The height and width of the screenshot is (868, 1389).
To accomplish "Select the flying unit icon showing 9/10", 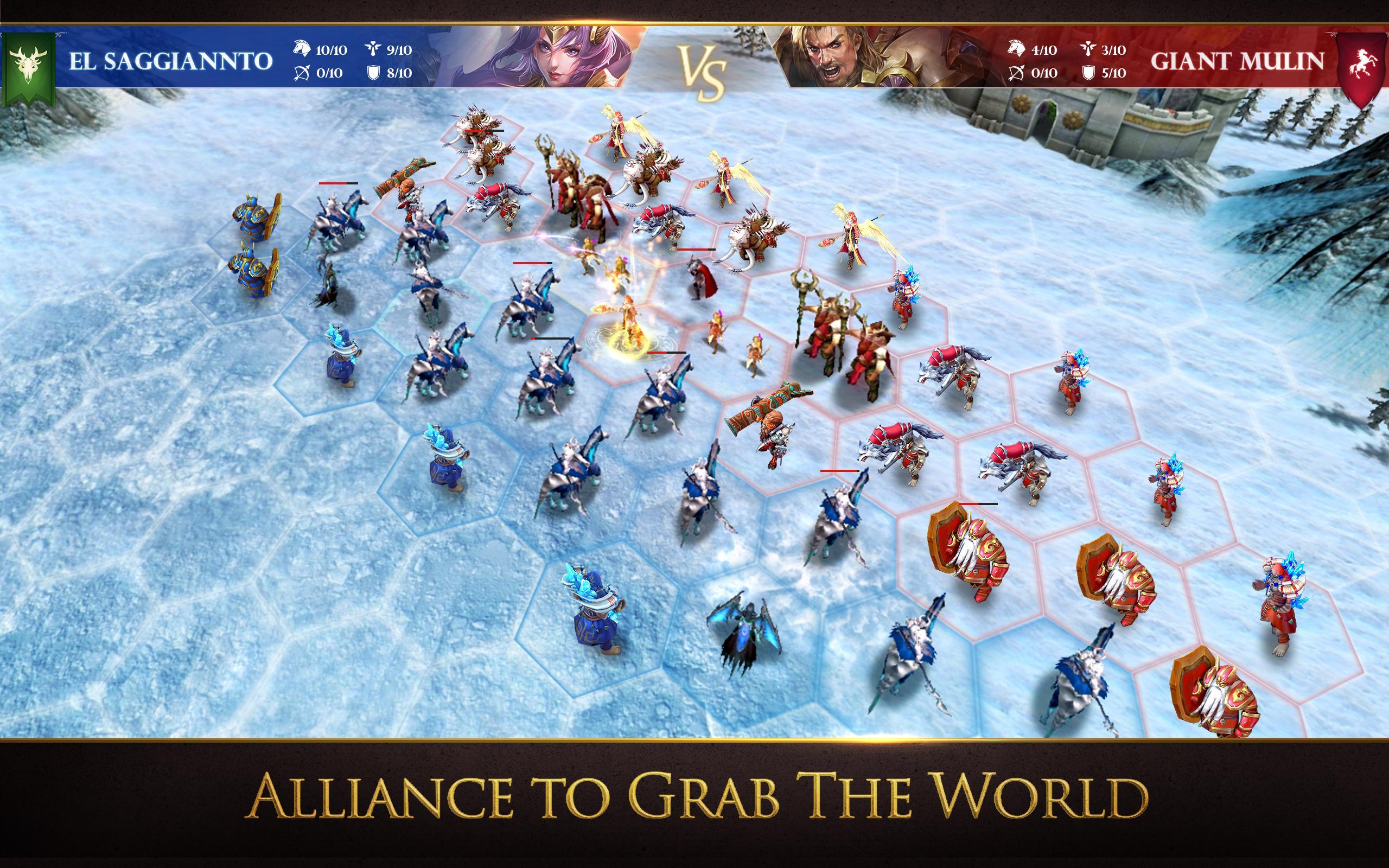I will (376, 50).
